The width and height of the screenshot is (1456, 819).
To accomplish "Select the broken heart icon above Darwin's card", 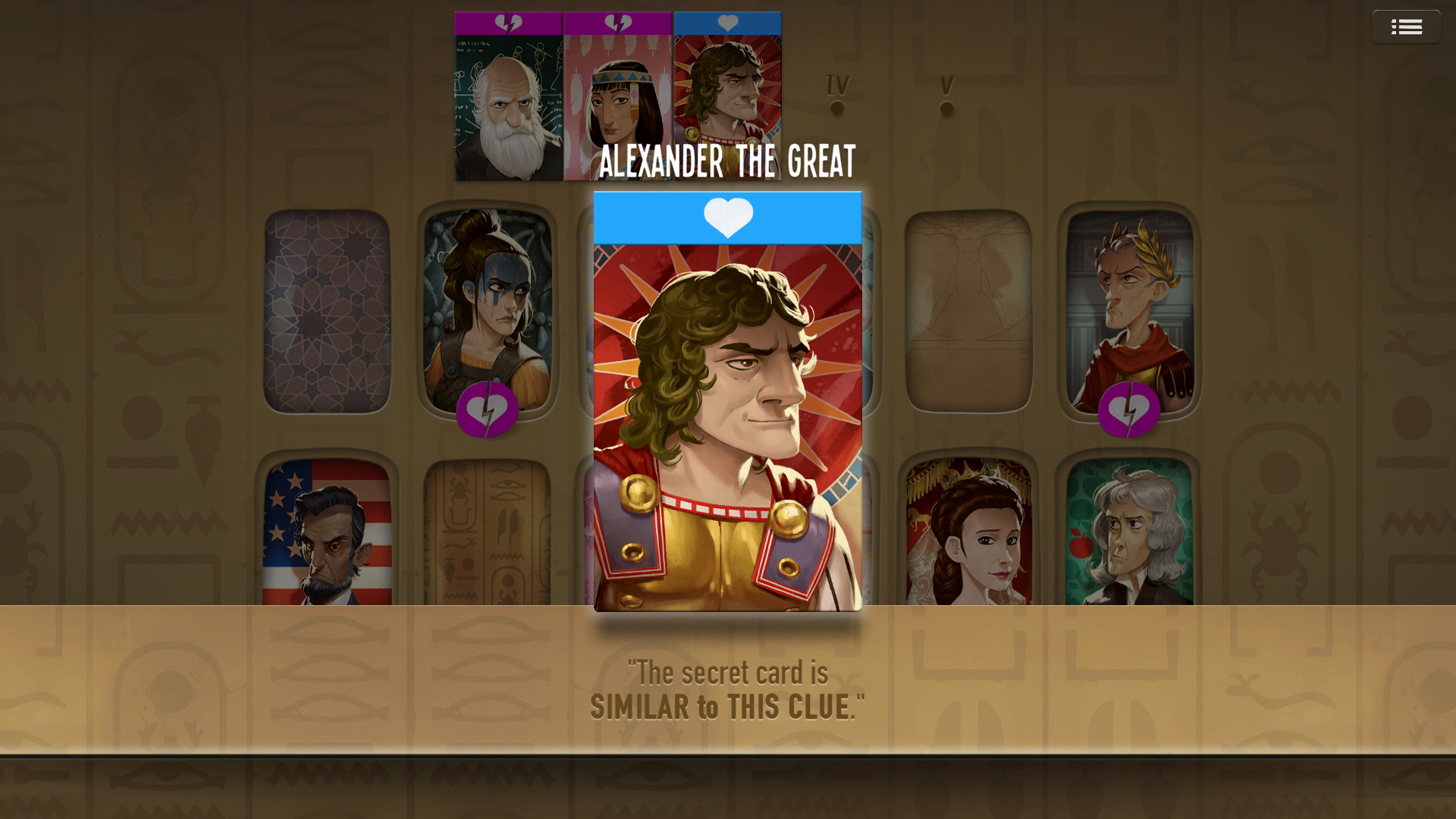I will pos(509,24).
